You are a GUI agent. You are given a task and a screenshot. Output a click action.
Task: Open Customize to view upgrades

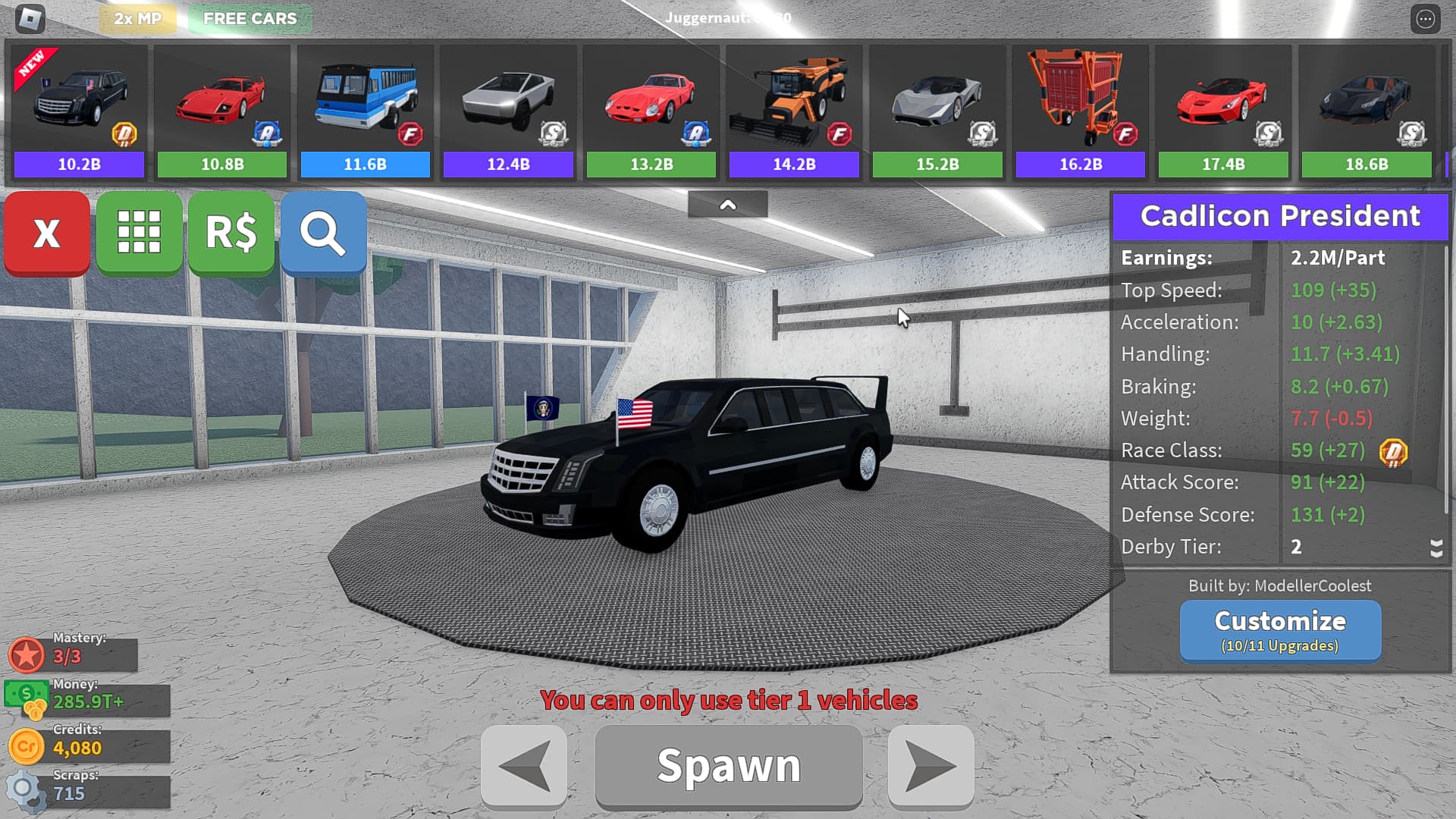point(1279,629)
